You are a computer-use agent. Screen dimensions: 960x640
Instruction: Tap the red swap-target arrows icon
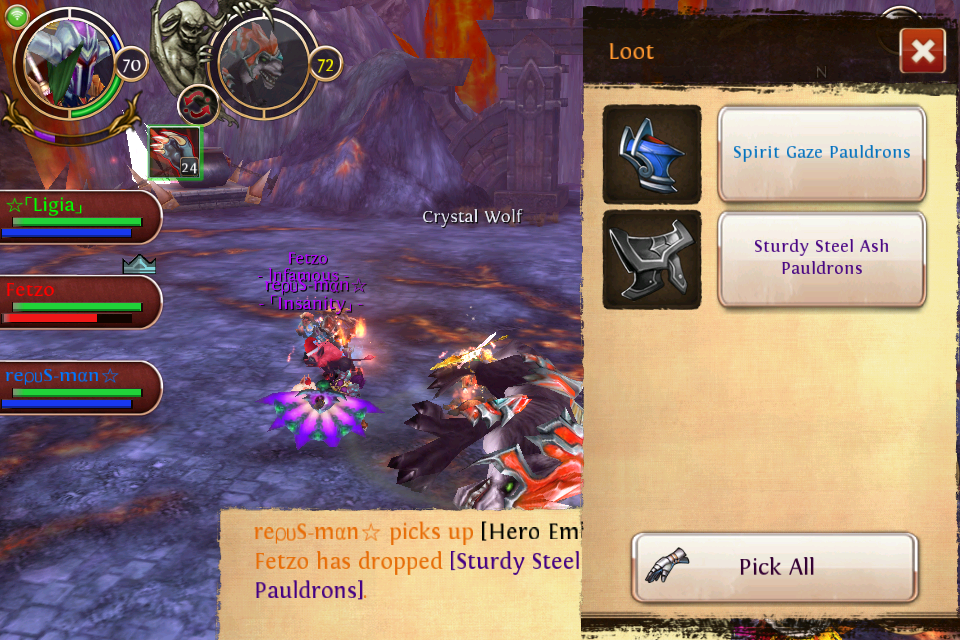[198, 105]
